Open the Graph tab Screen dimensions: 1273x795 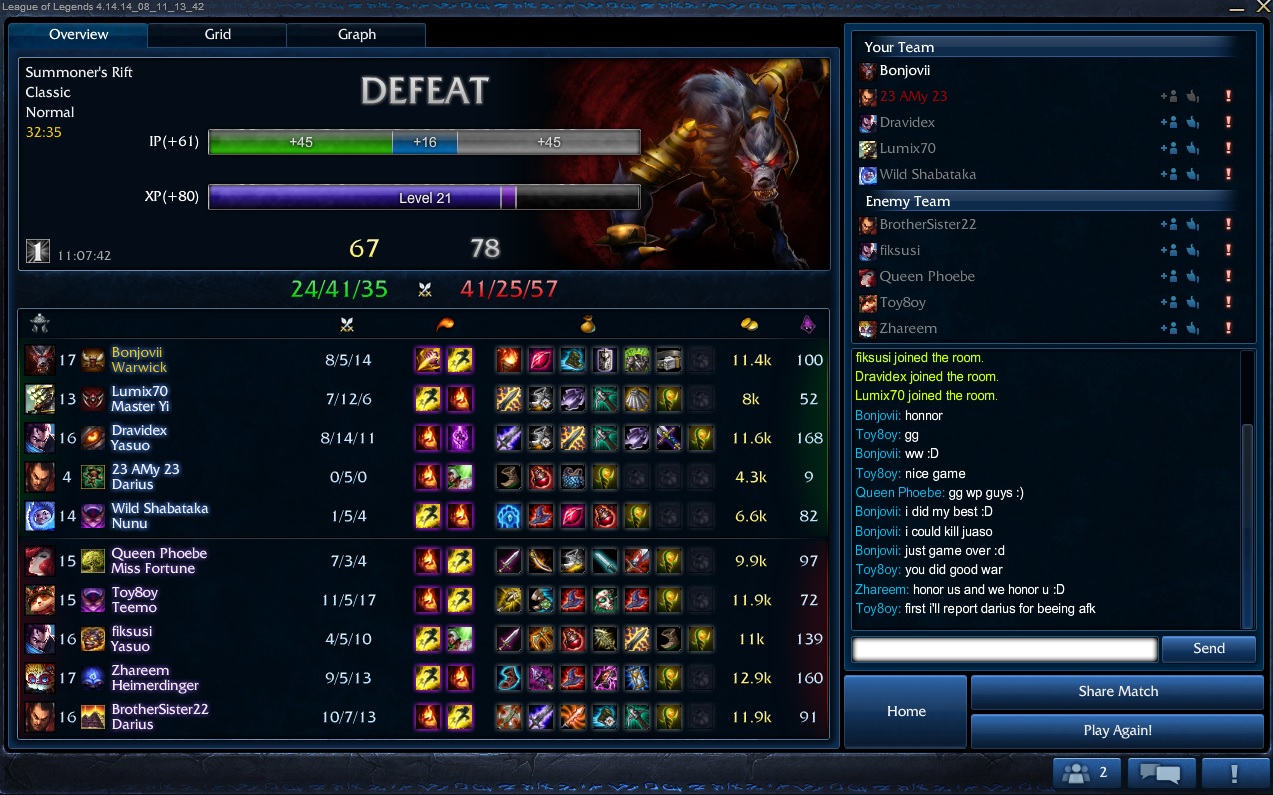tap(356, 35)
